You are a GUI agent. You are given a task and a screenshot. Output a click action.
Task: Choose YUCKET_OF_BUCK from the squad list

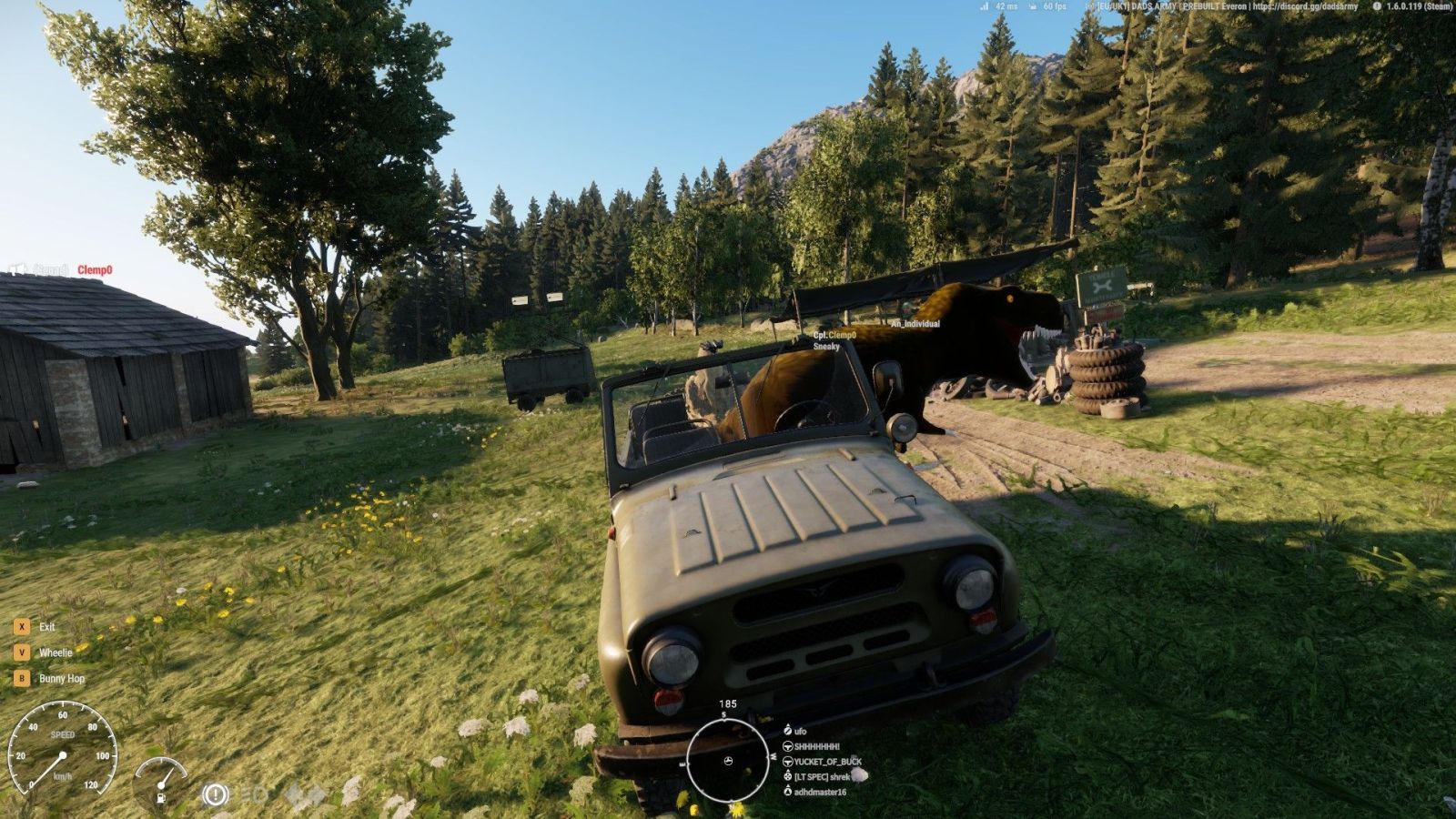827,762
